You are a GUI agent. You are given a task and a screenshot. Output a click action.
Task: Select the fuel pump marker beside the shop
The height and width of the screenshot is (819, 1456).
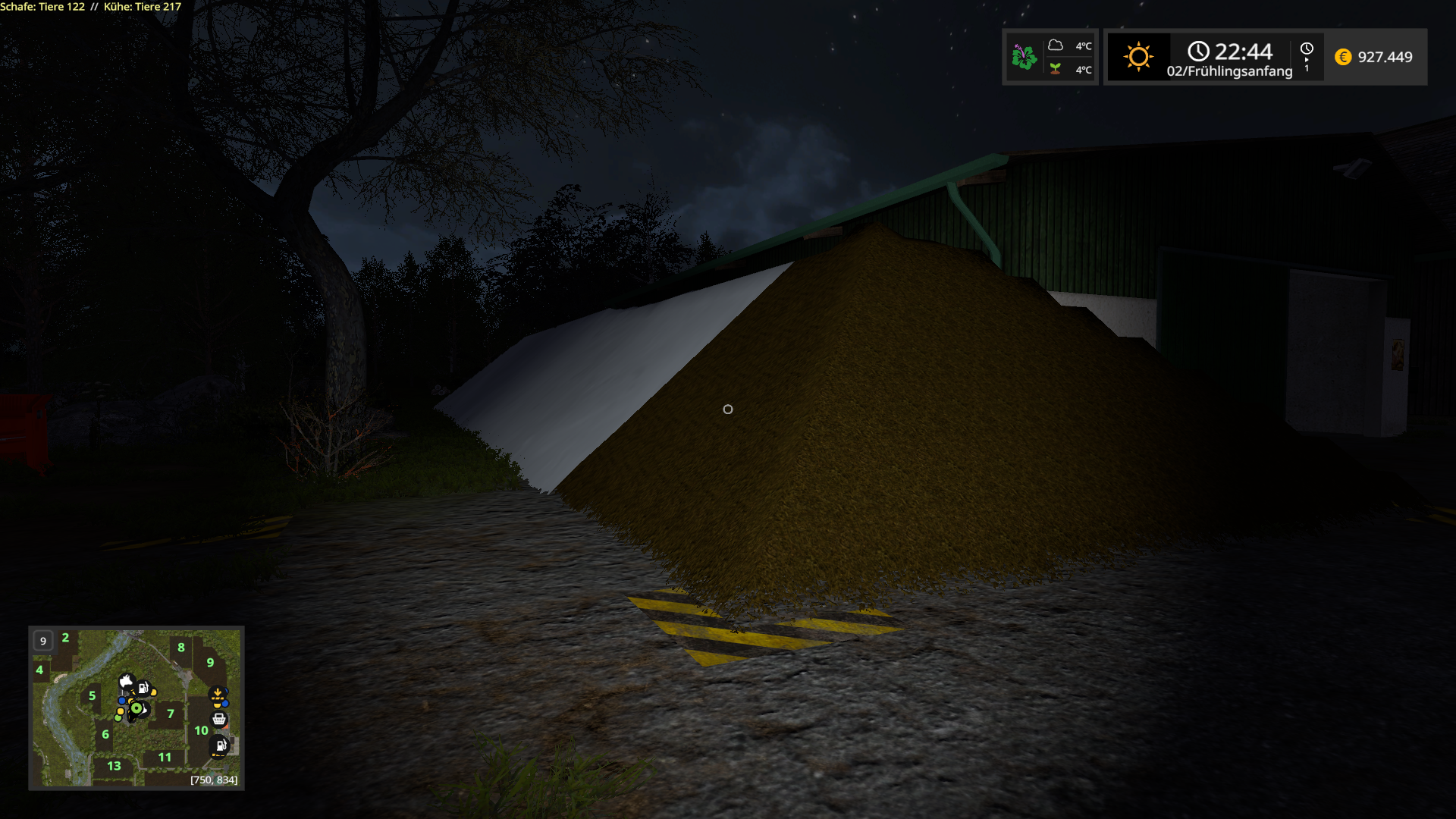[221, 745]
